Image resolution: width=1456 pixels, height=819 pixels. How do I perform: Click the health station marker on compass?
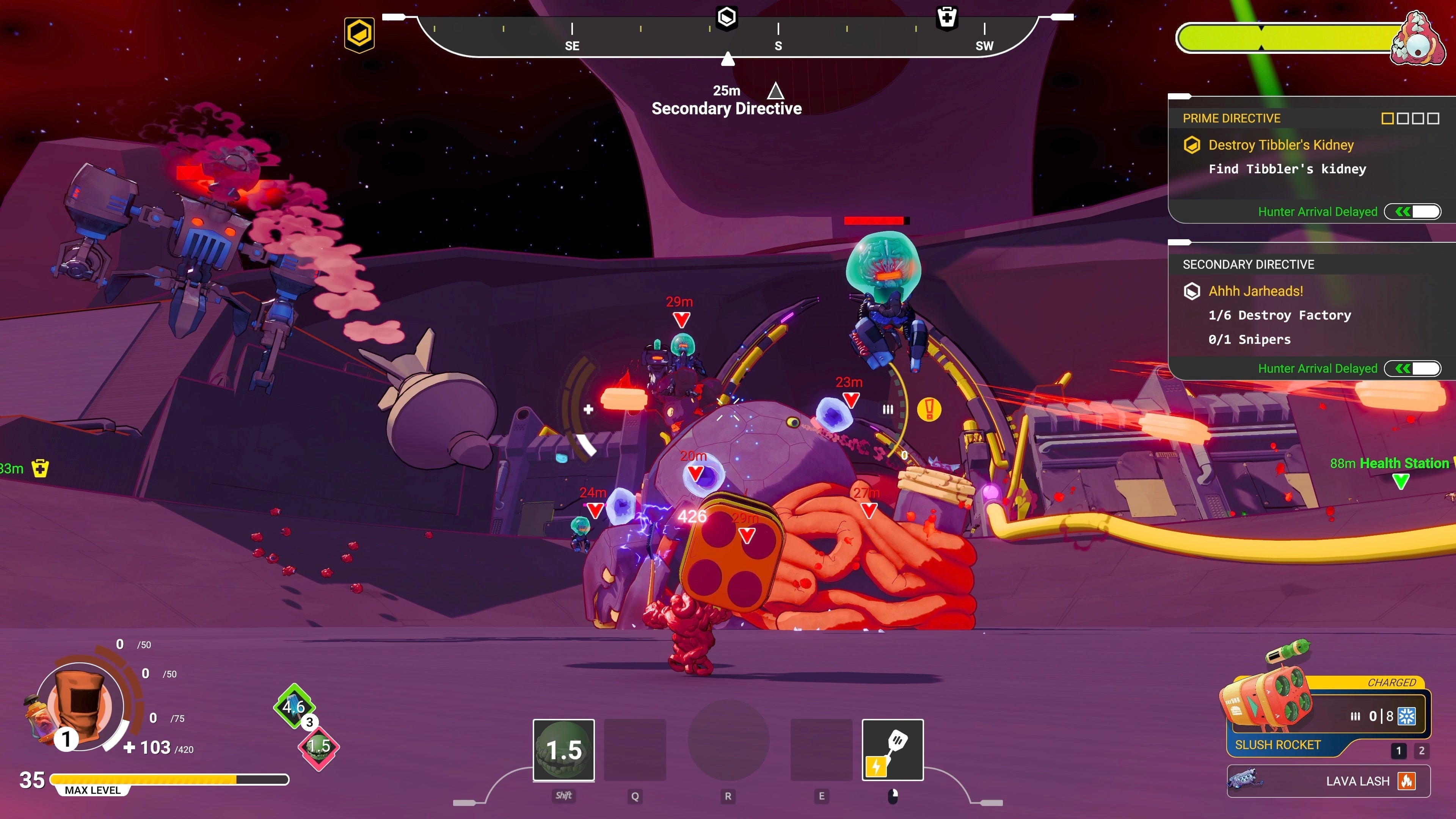tap(947, 17)
